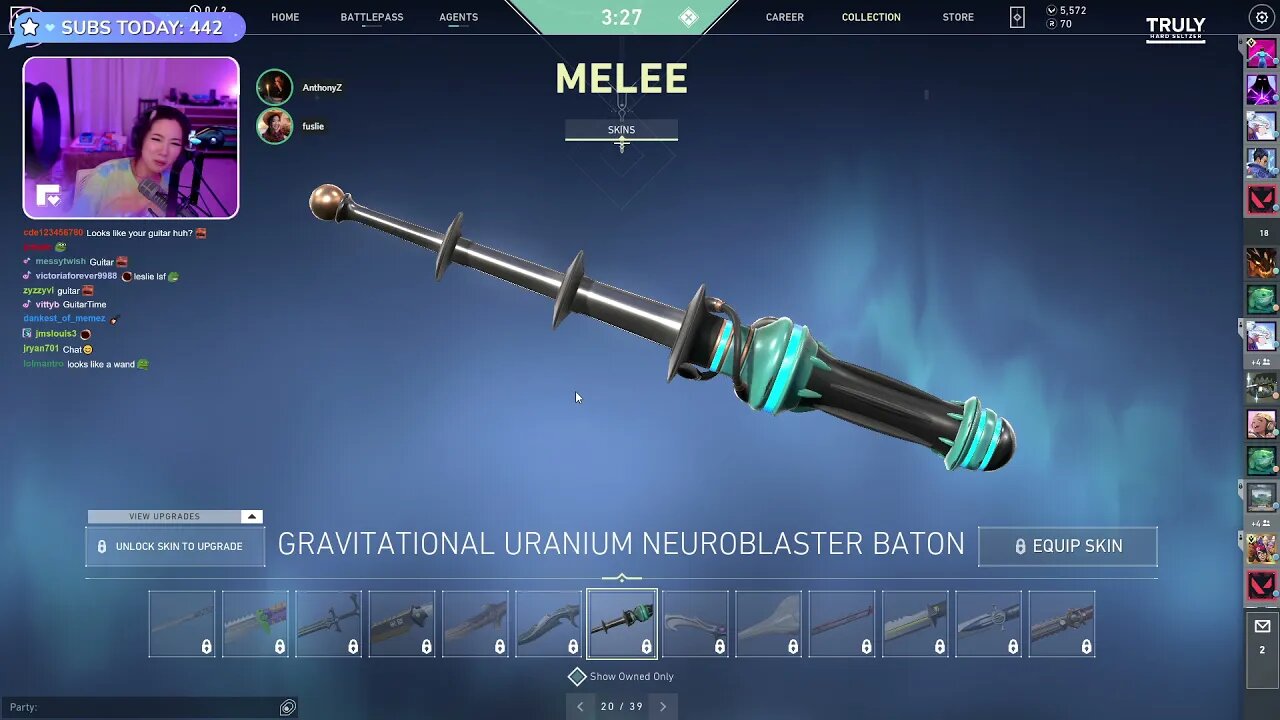Select the Skins tab under Melee
This screenshot has width=1280, height=720.
tap(621, 130)
